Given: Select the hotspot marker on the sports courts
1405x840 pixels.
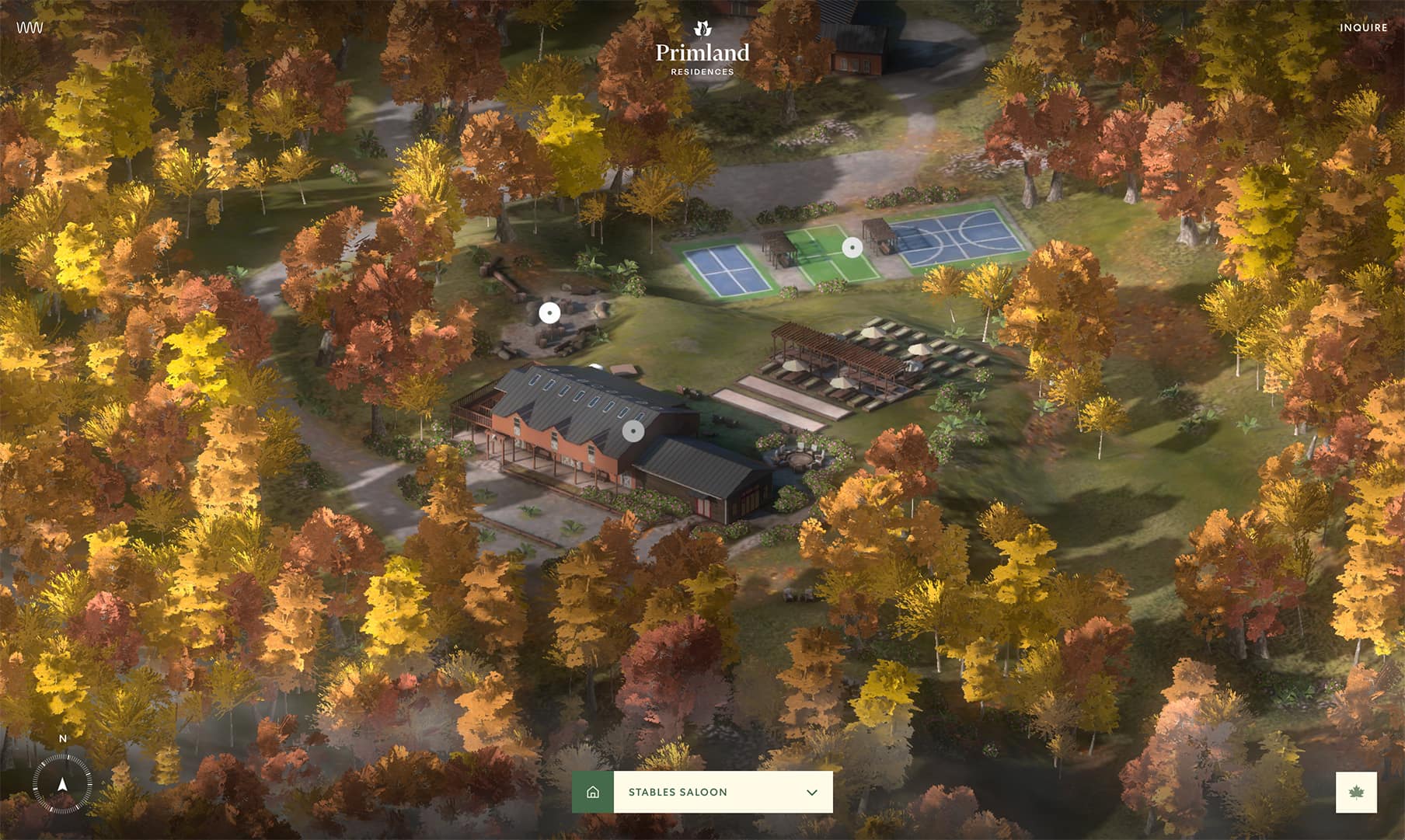Looking at the screenshot, I should 852,248.
